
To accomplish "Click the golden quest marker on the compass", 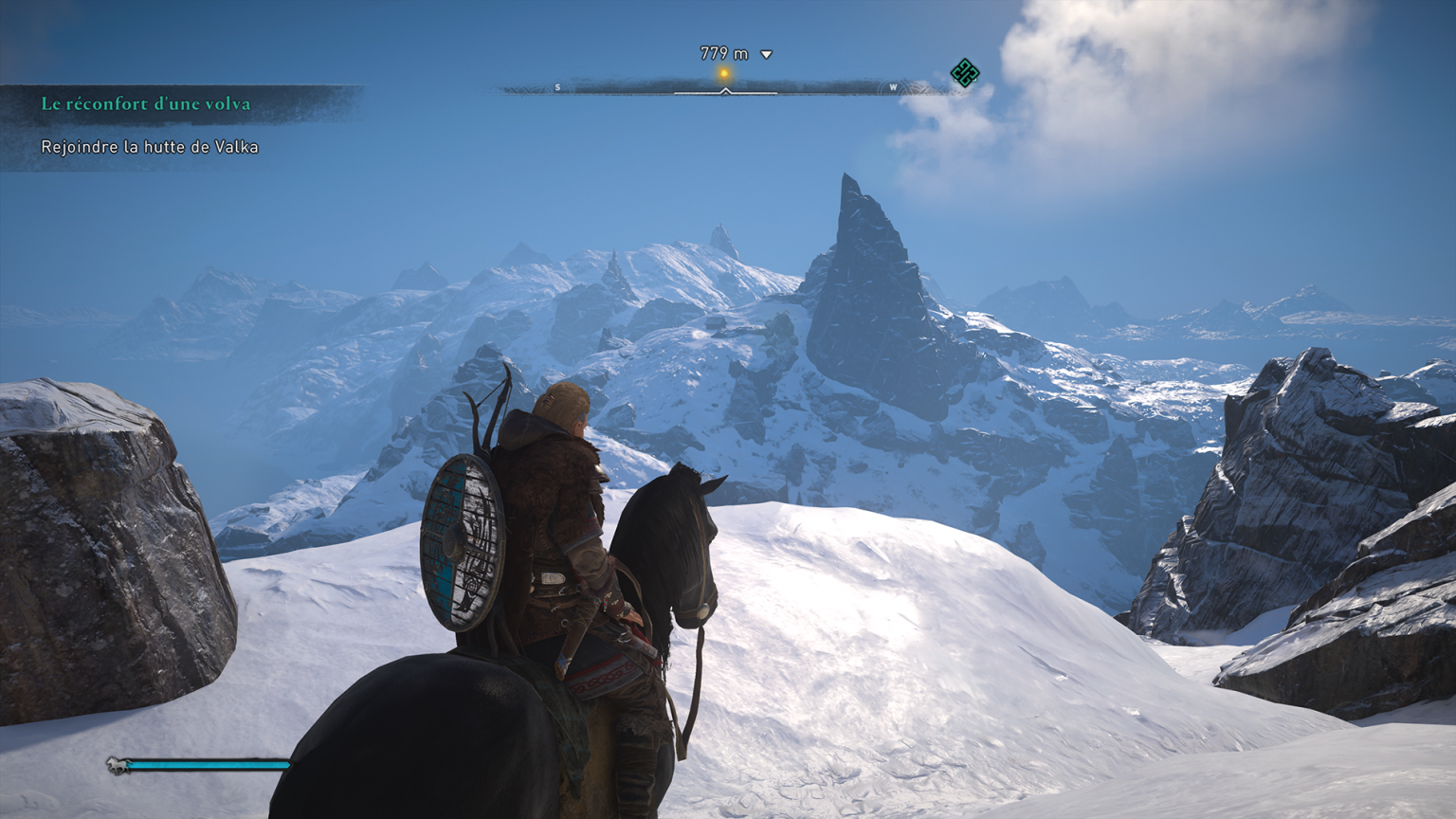I will (724, 74).
